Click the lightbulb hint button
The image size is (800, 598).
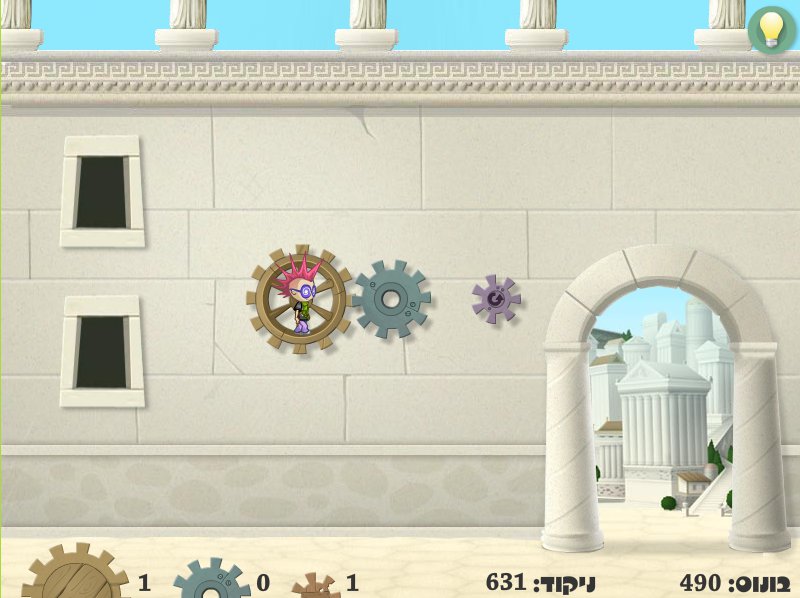771,29
